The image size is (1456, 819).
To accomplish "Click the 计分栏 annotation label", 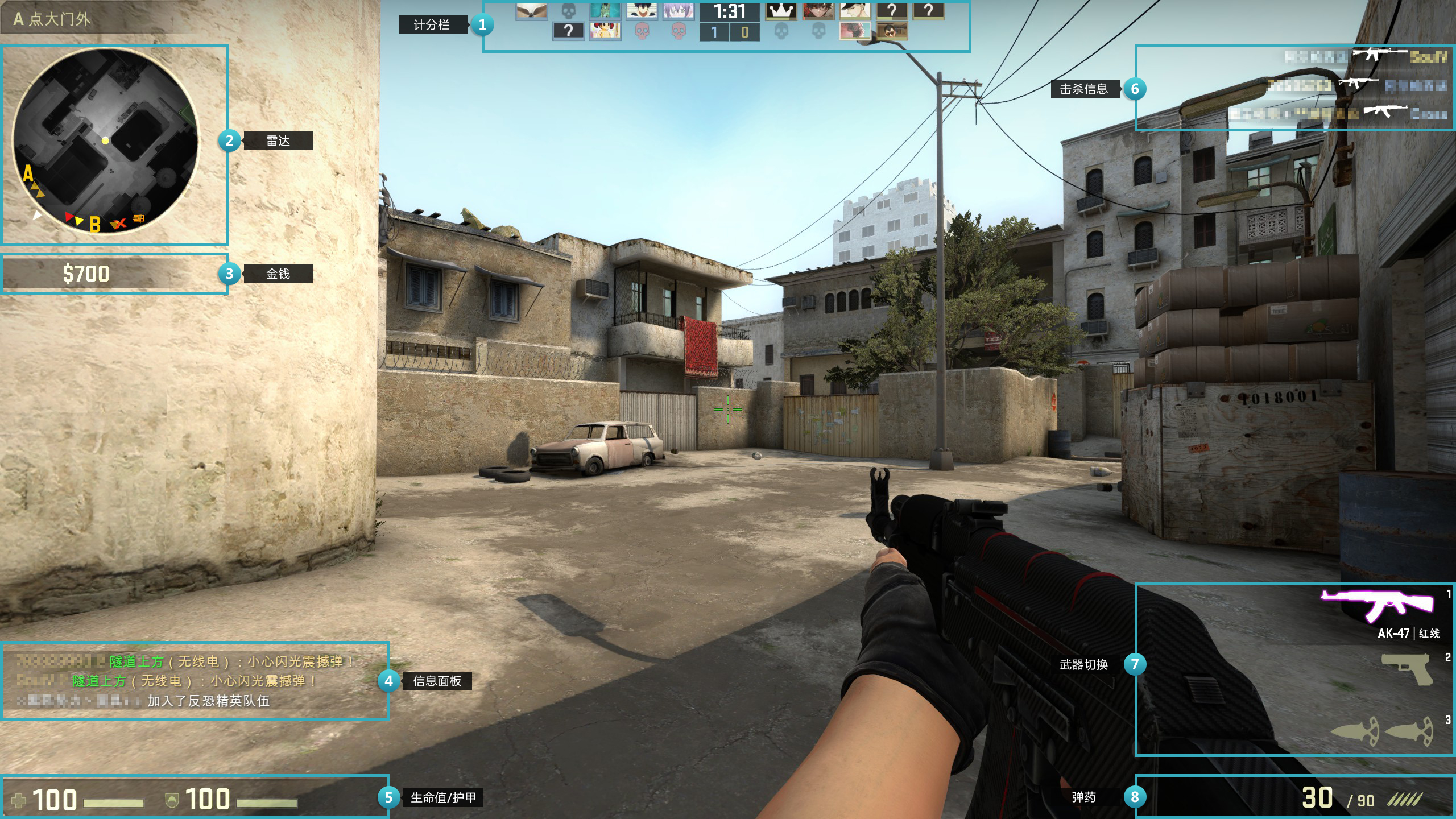I will point(432,25).
